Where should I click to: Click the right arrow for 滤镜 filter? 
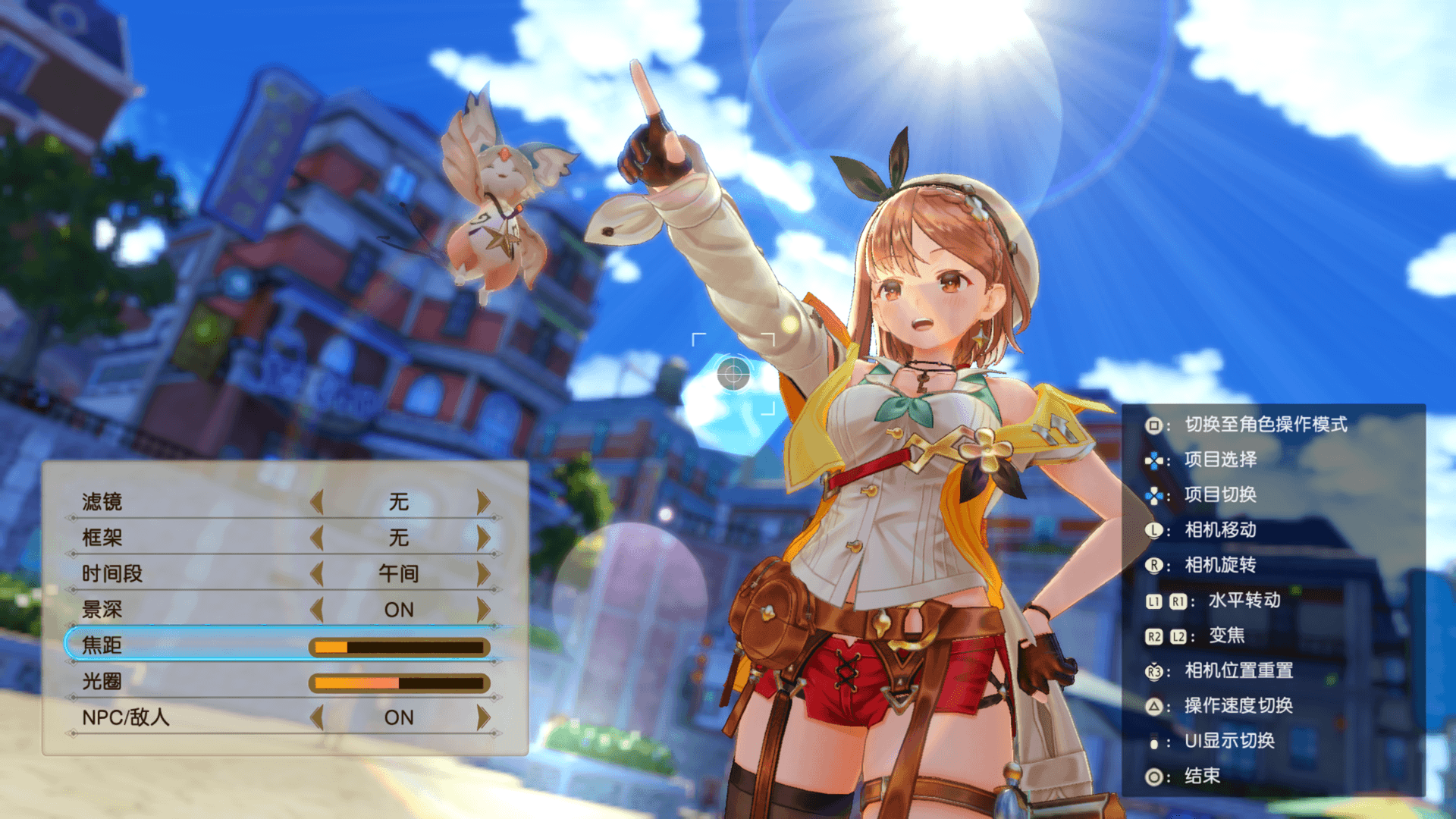tap(483, 501)
